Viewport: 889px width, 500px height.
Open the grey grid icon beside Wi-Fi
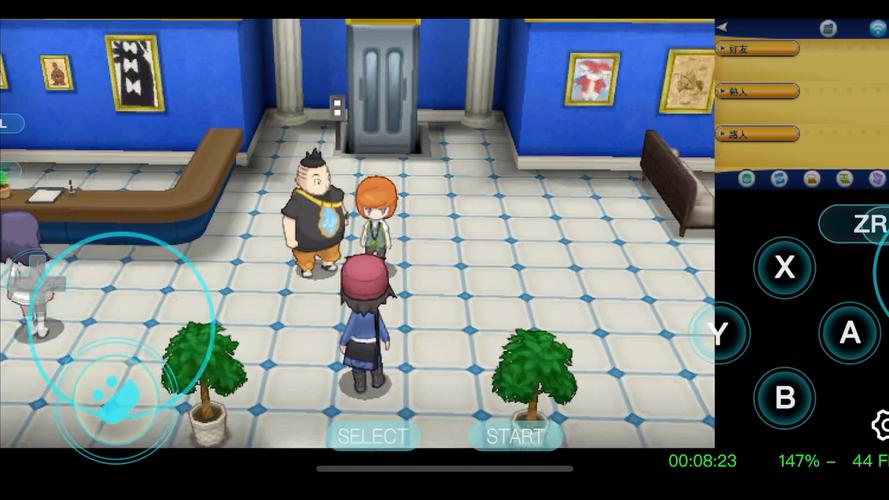click(x=828, y=28)
